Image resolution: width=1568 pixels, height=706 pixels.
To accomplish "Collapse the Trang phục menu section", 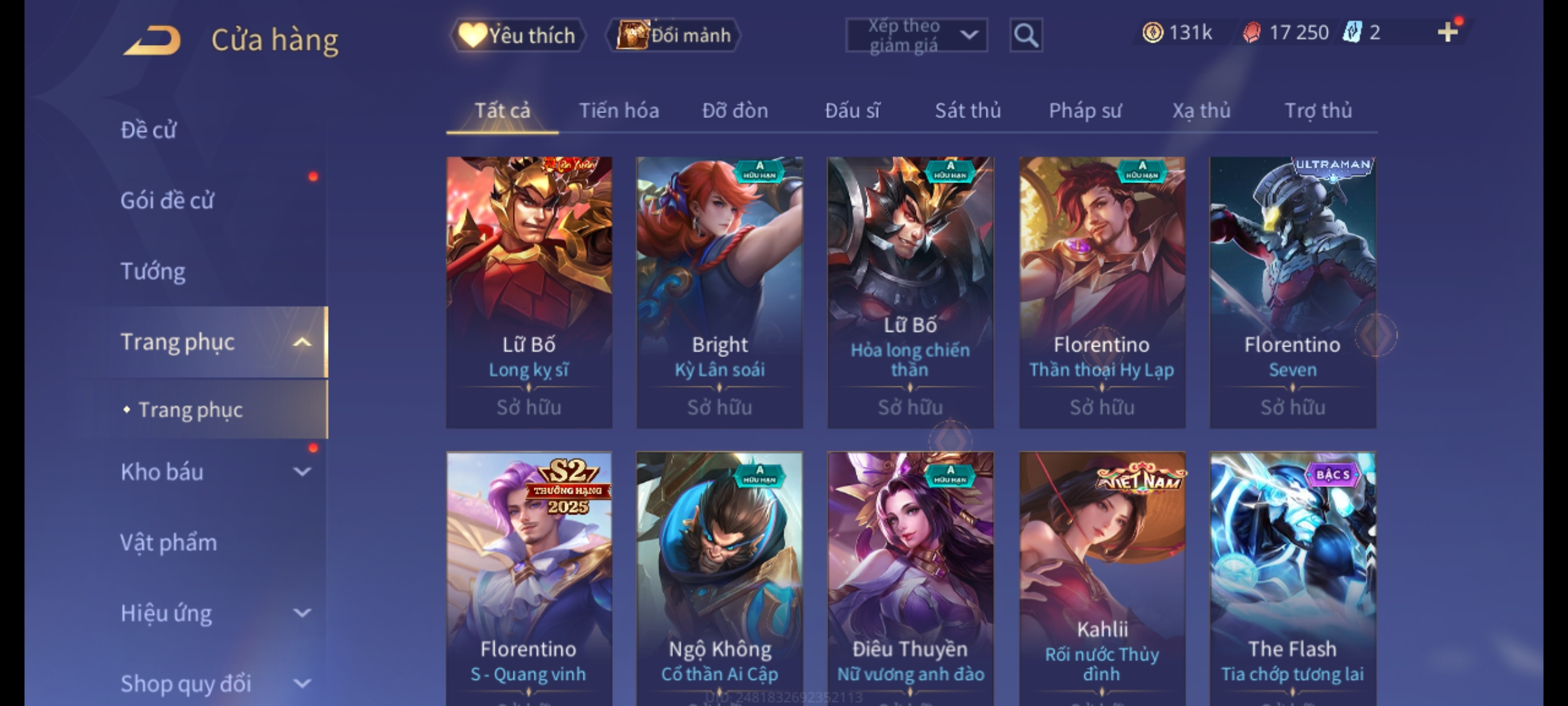I will (x=302, y=342).
